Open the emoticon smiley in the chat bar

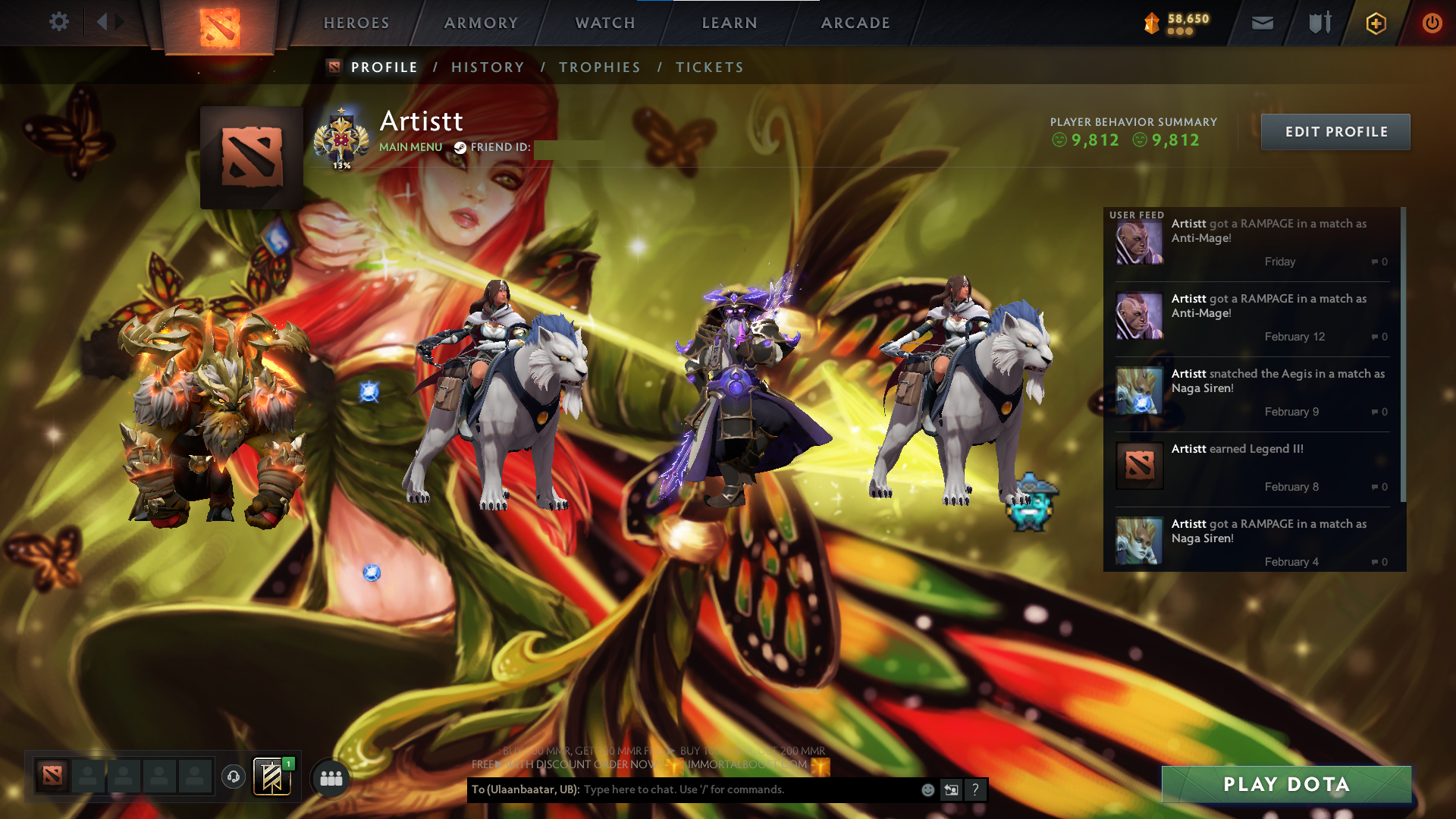[927, 789]
